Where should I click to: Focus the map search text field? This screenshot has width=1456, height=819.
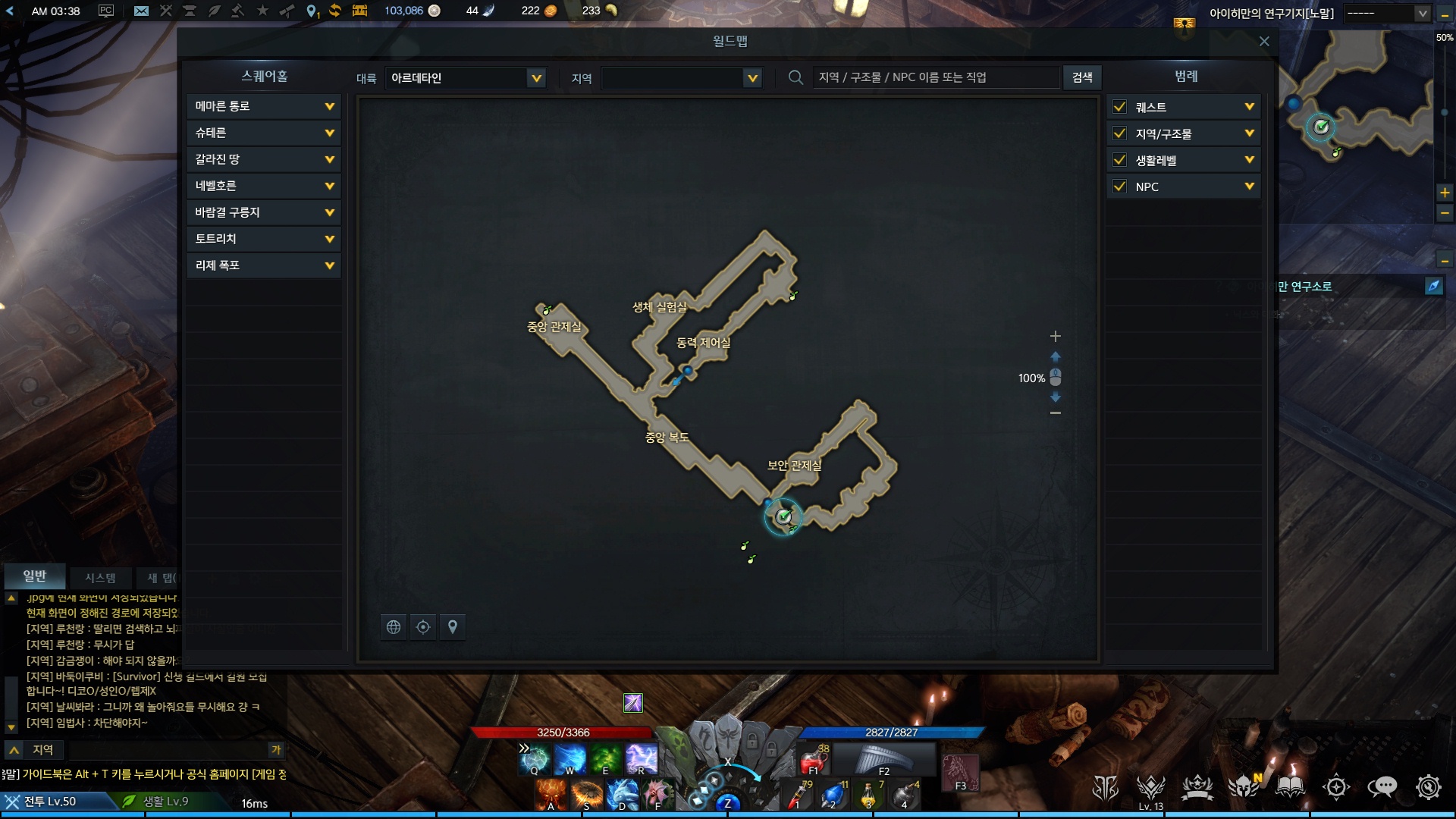point(934,77)
